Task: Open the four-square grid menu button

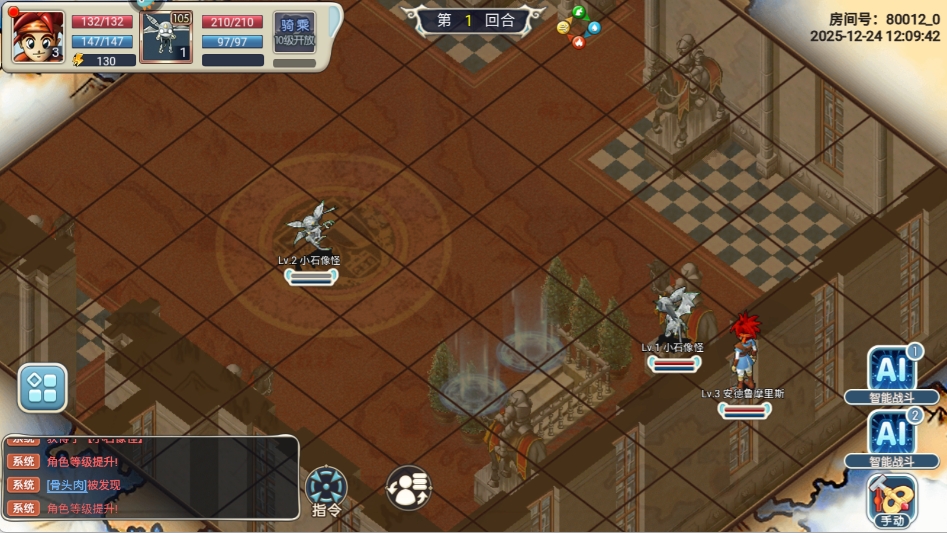Action: pos(43,388)
